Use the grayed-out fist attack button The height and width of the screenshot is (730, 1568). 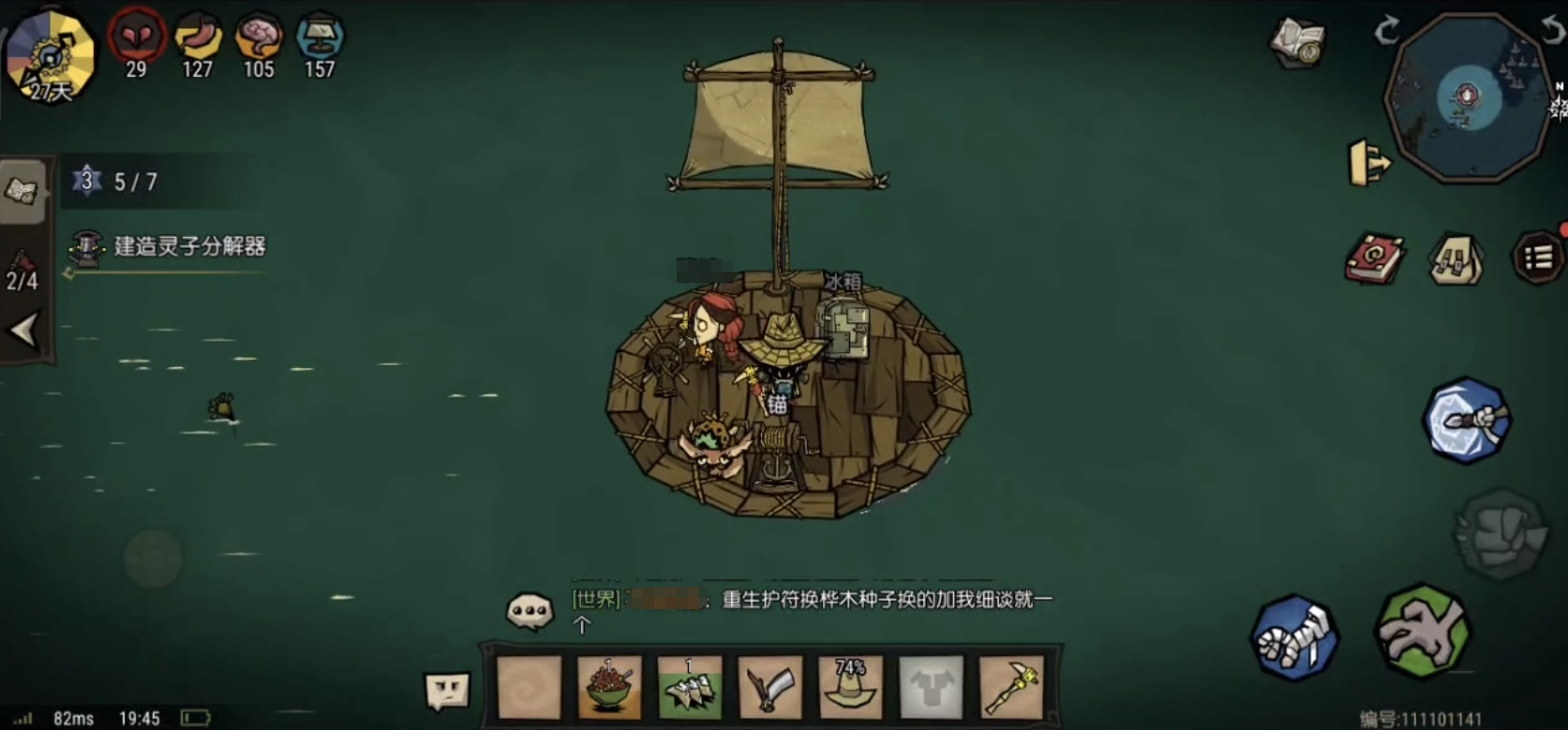pyautogui.click(x=1500, y=534)
